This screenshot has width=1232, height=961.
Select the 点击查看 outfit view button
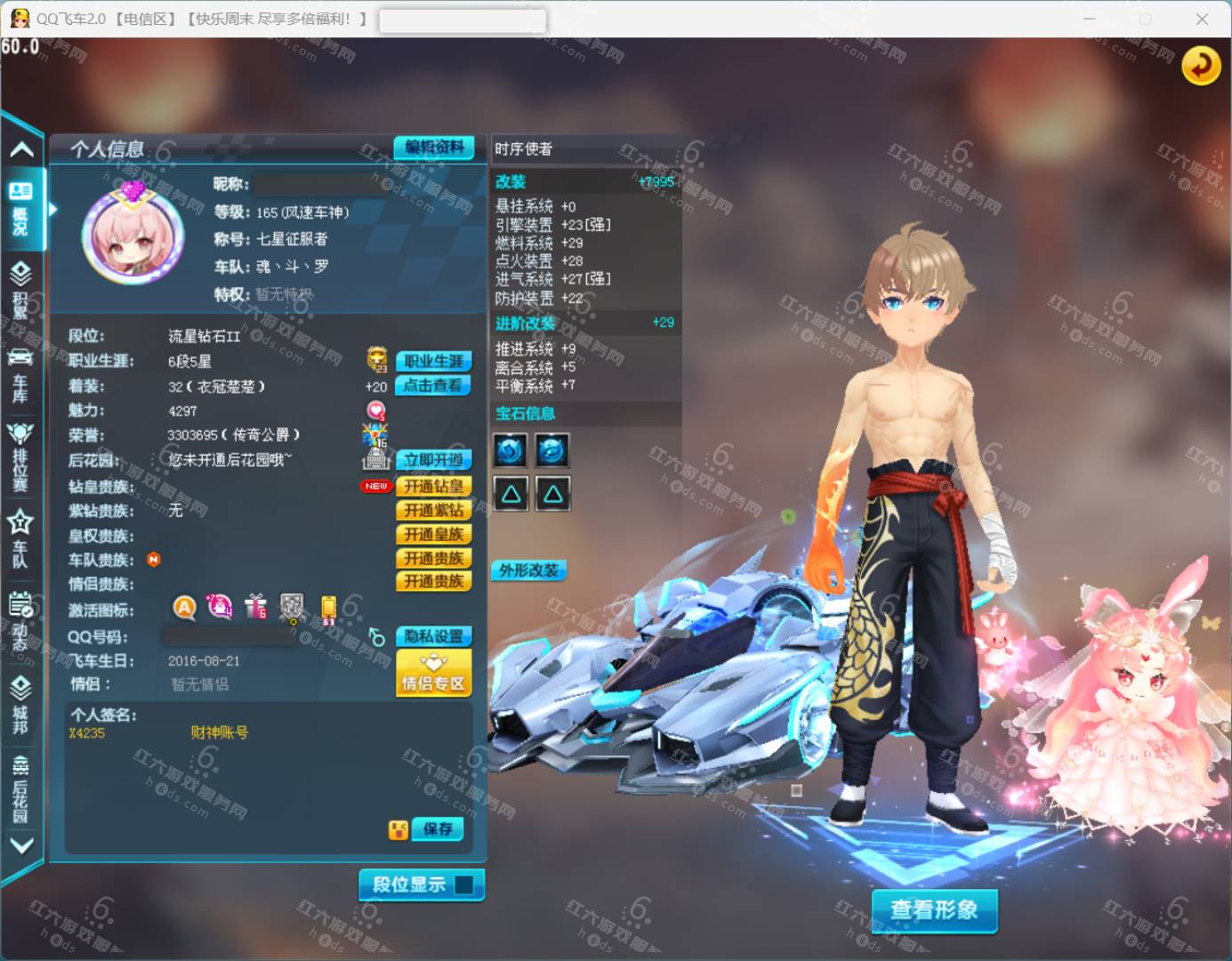433,385
